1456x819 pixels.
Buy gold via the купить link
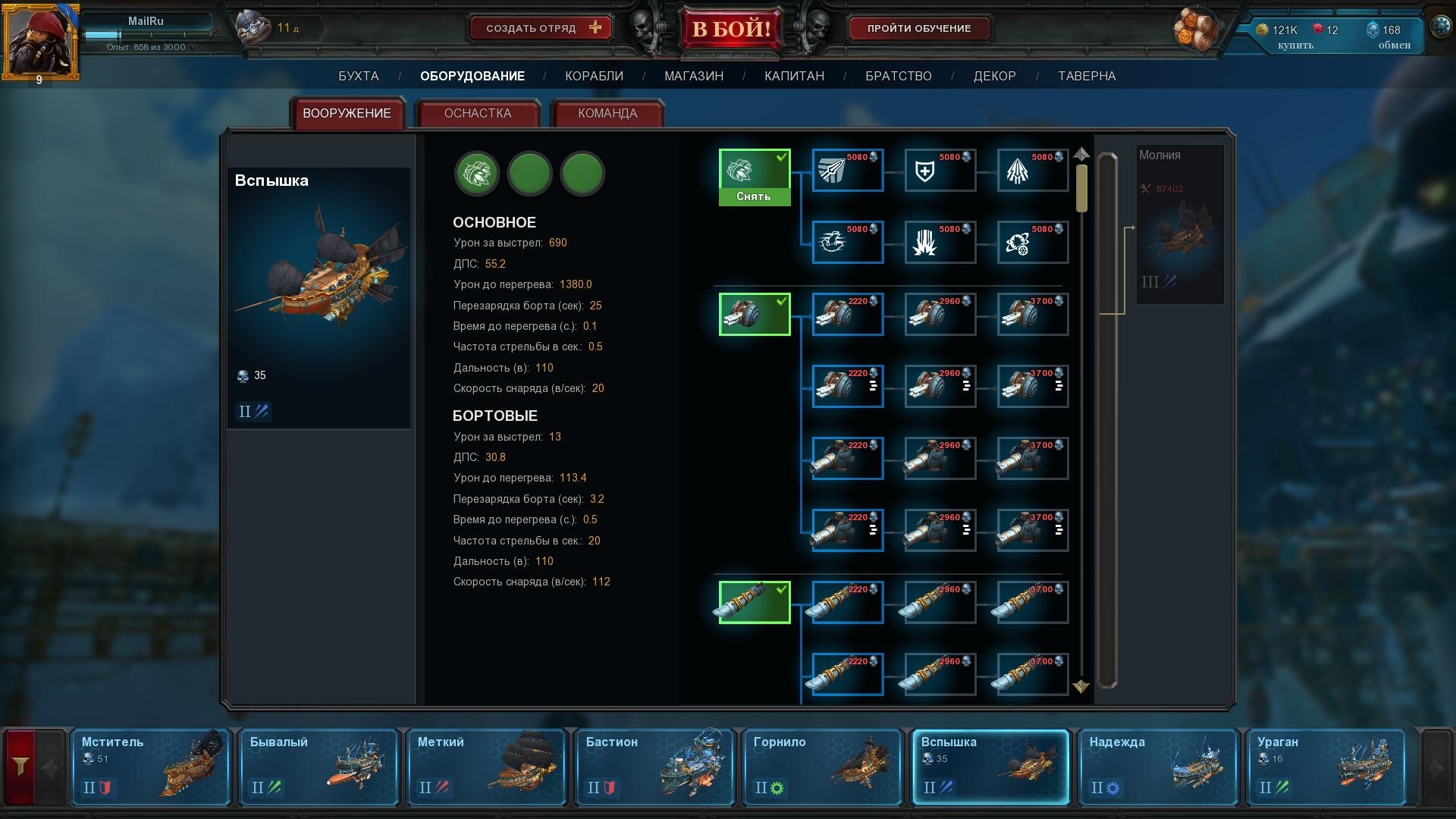(x=1294, y=45)
